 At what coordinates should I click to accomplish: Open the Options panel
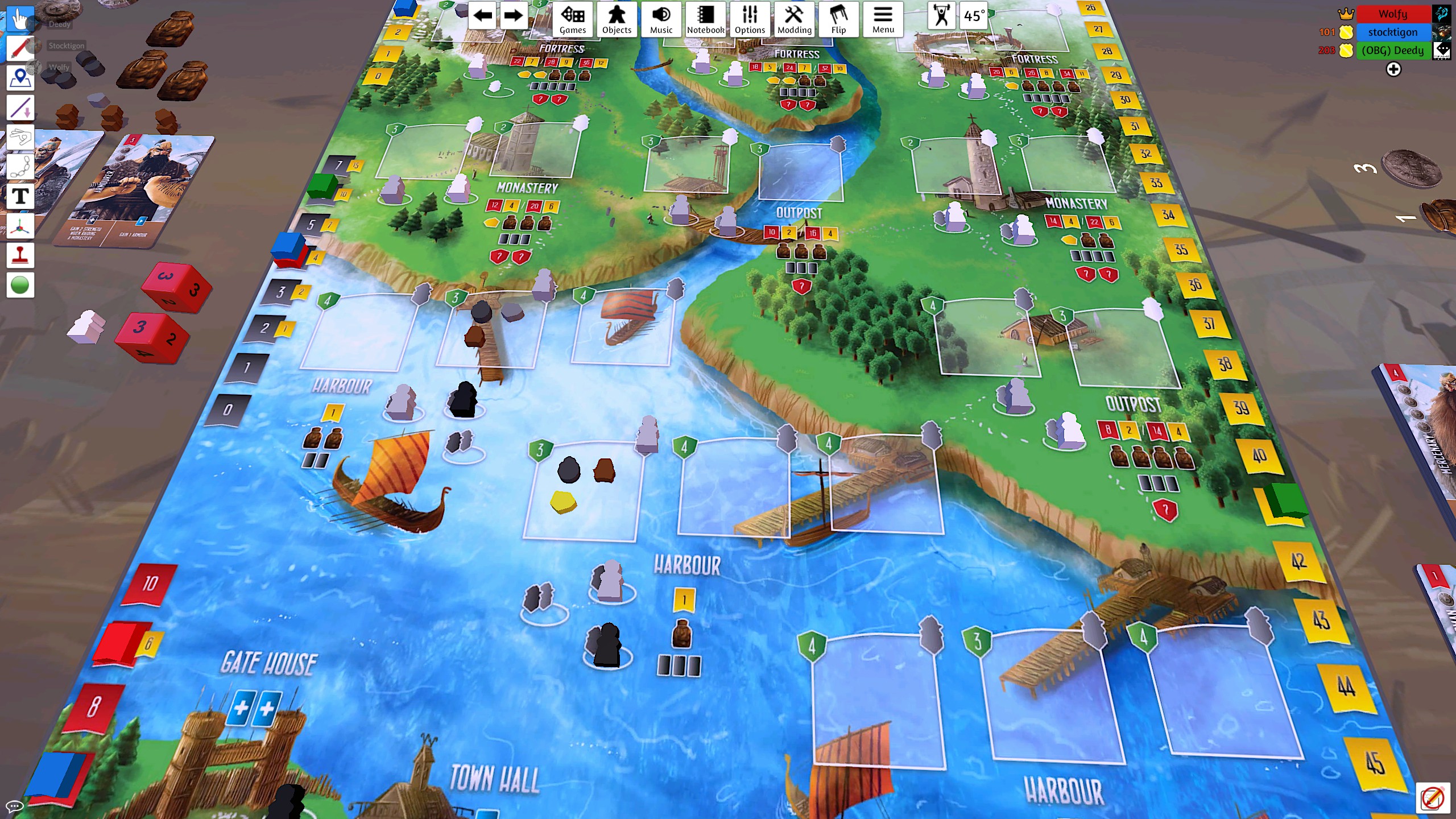[x=750, y=19]
